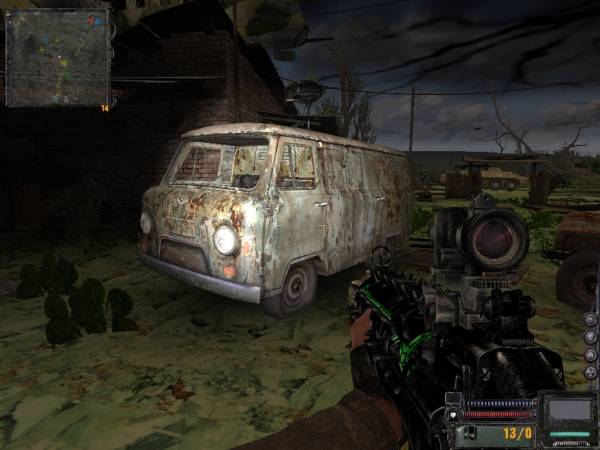Image resolution: width=600 pixels, height=450 pixels.
Task: Click the radiation symbol status icon
Action: click(590, 372)
